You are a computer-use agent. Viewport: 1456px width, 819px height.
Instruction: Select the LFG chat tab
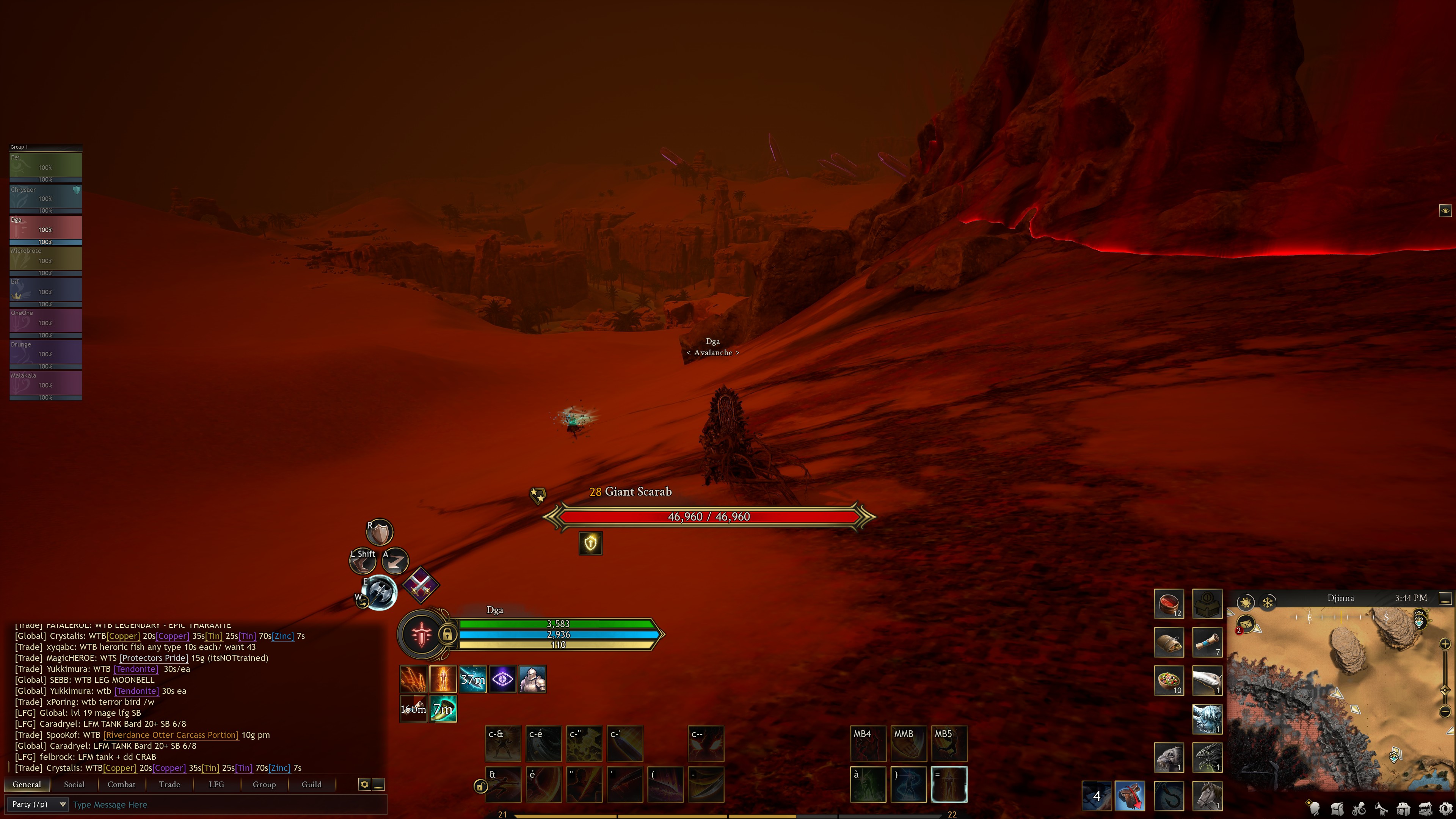[x=216, y=784]
